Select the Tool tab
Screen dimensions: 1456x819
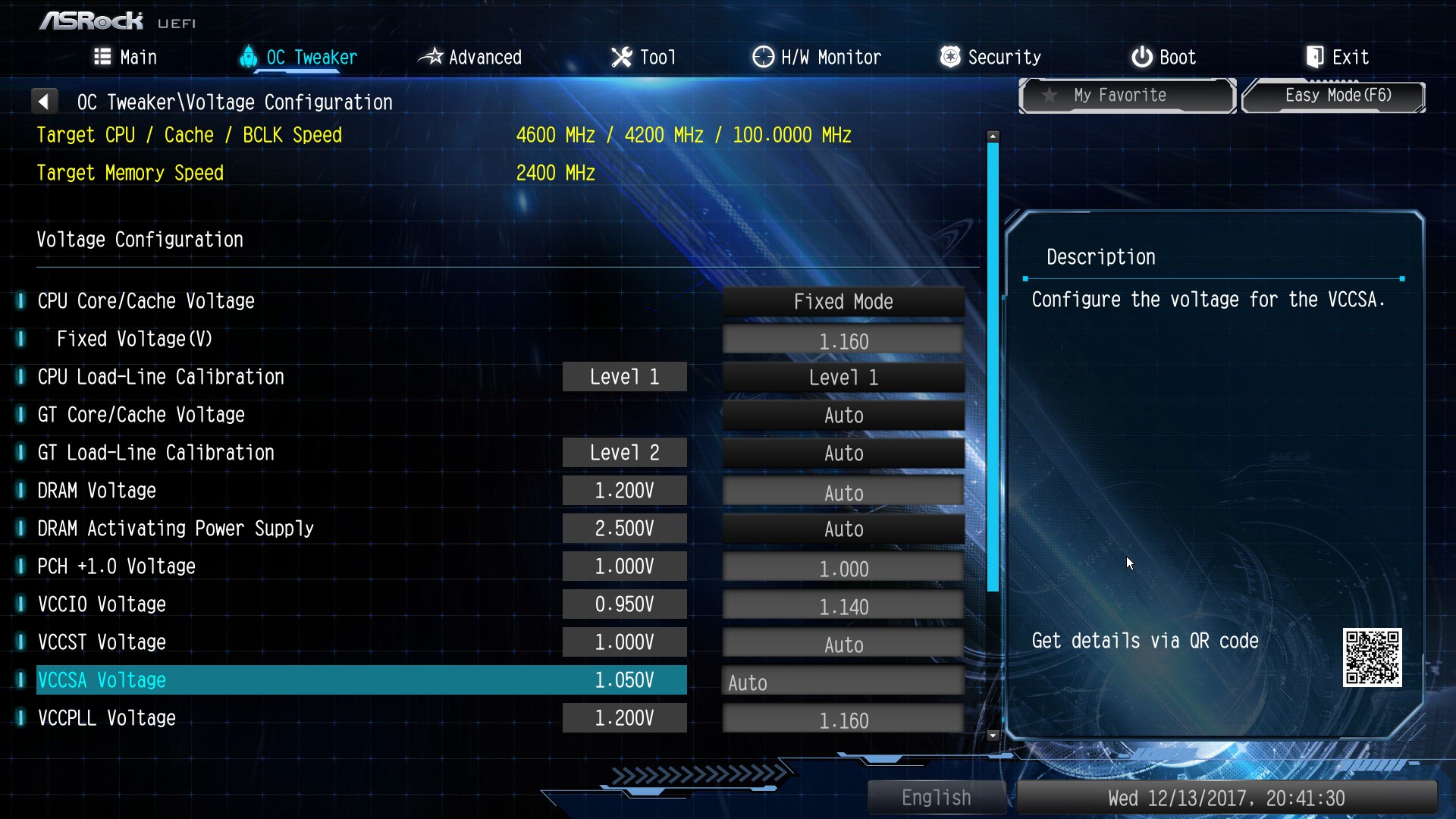point(643,58)
